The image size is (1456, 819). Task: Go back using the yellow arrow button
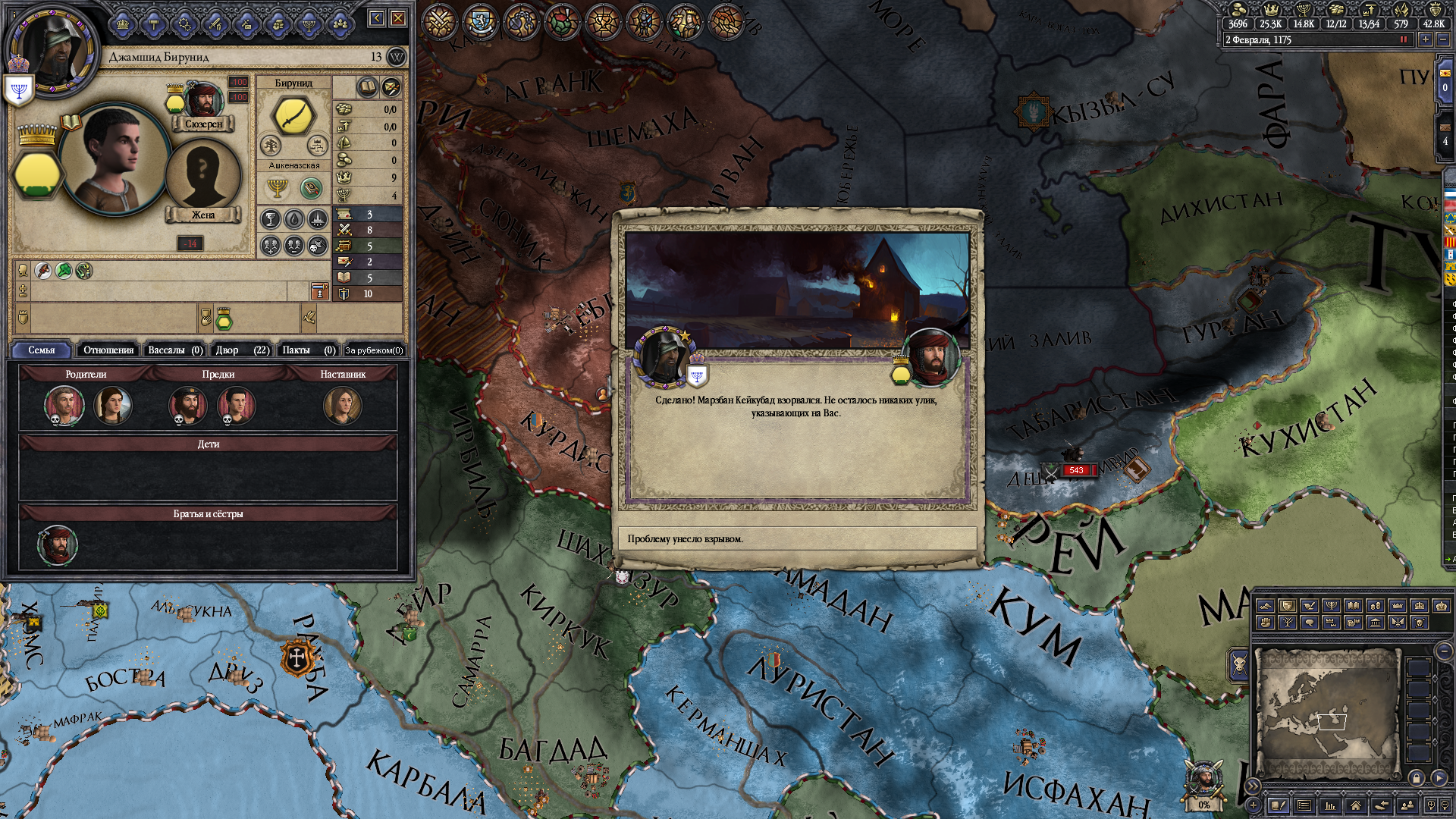tap(377, 18)
